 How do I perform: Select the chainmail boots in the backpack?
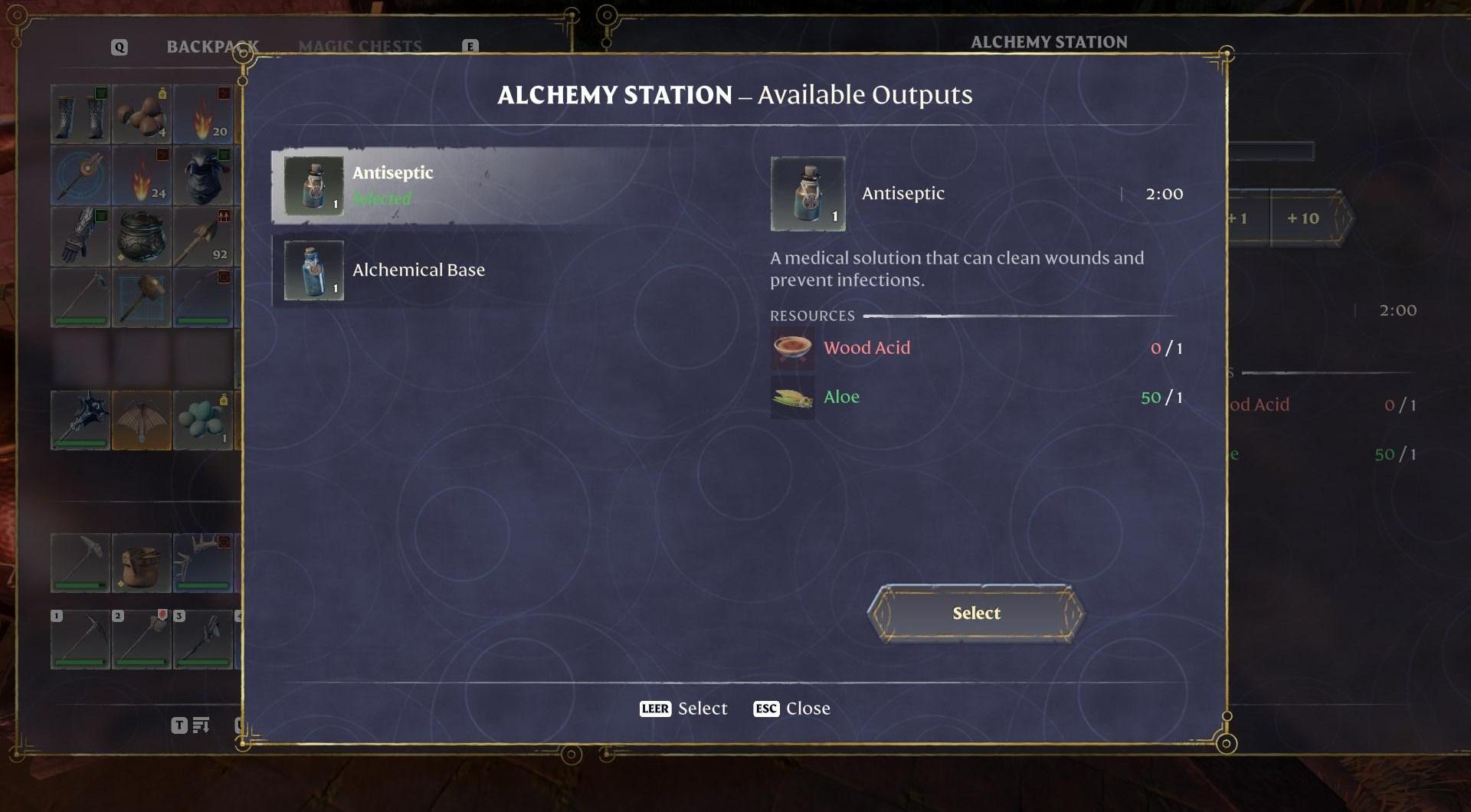(x=80, y=115)
